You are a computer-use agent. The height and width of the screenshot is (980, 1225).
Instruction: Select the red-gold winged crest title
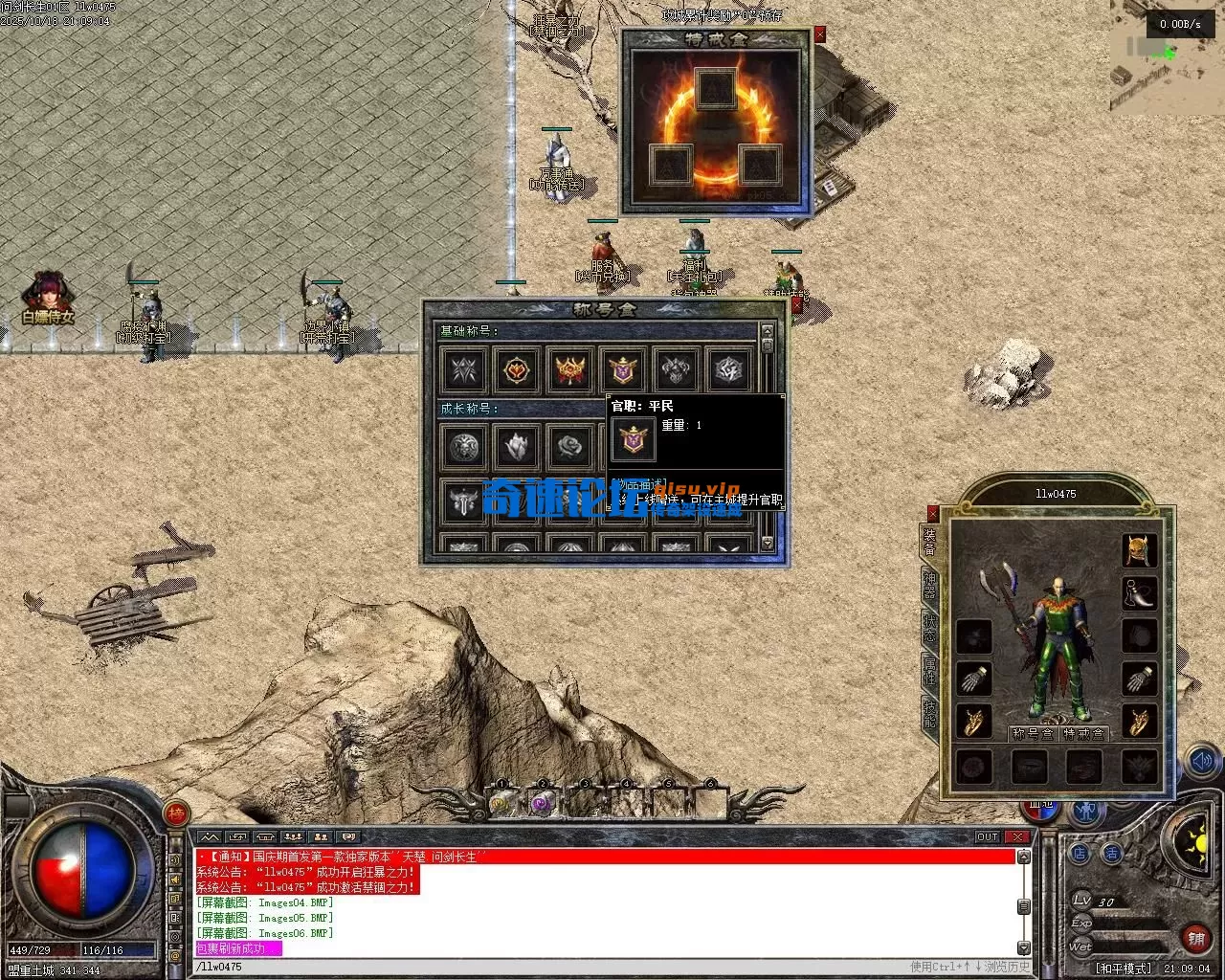point(569,369)
